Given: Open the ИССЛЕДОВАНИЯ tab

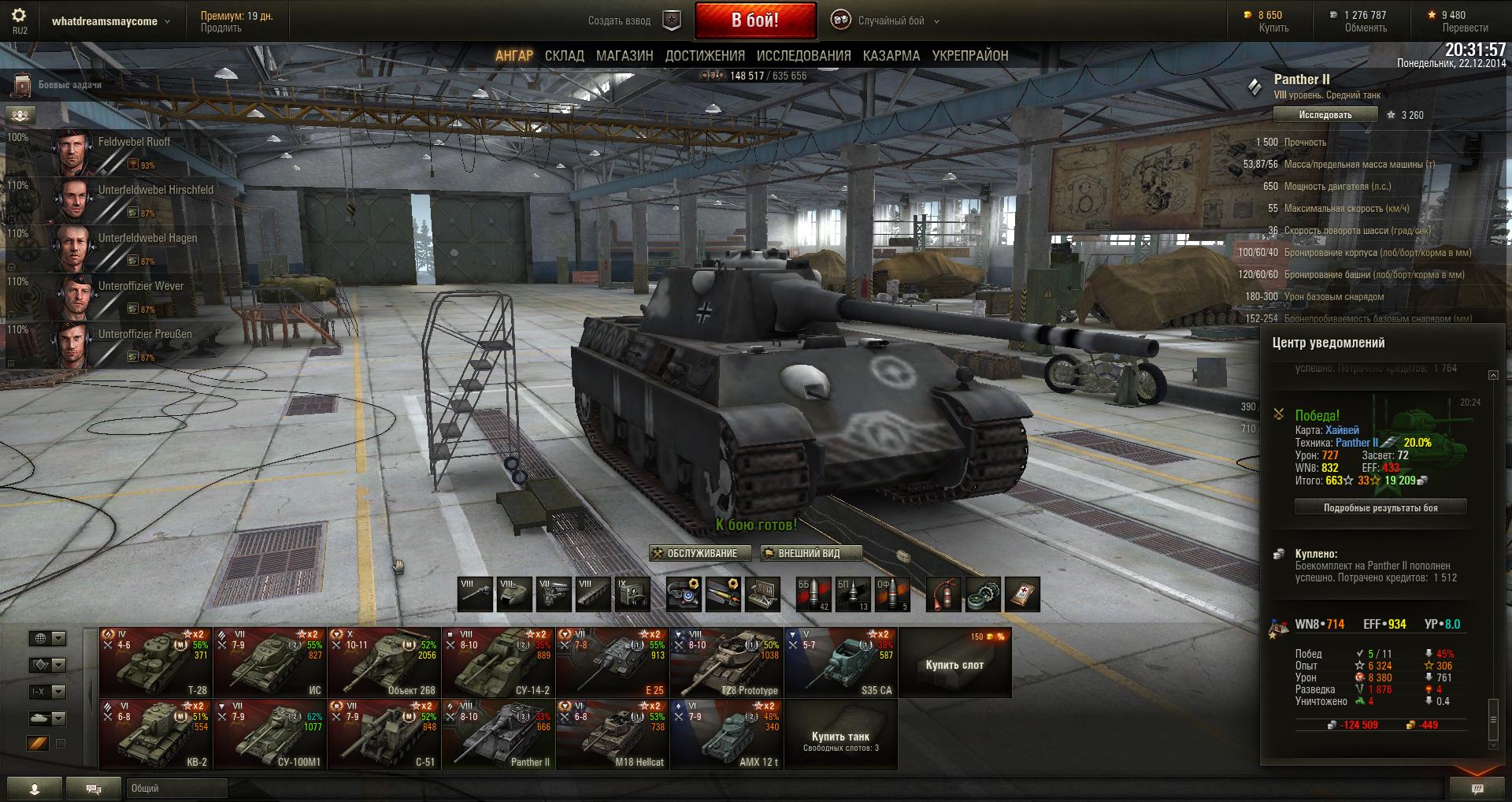Looking at the screenshot, I should point(803,56).
